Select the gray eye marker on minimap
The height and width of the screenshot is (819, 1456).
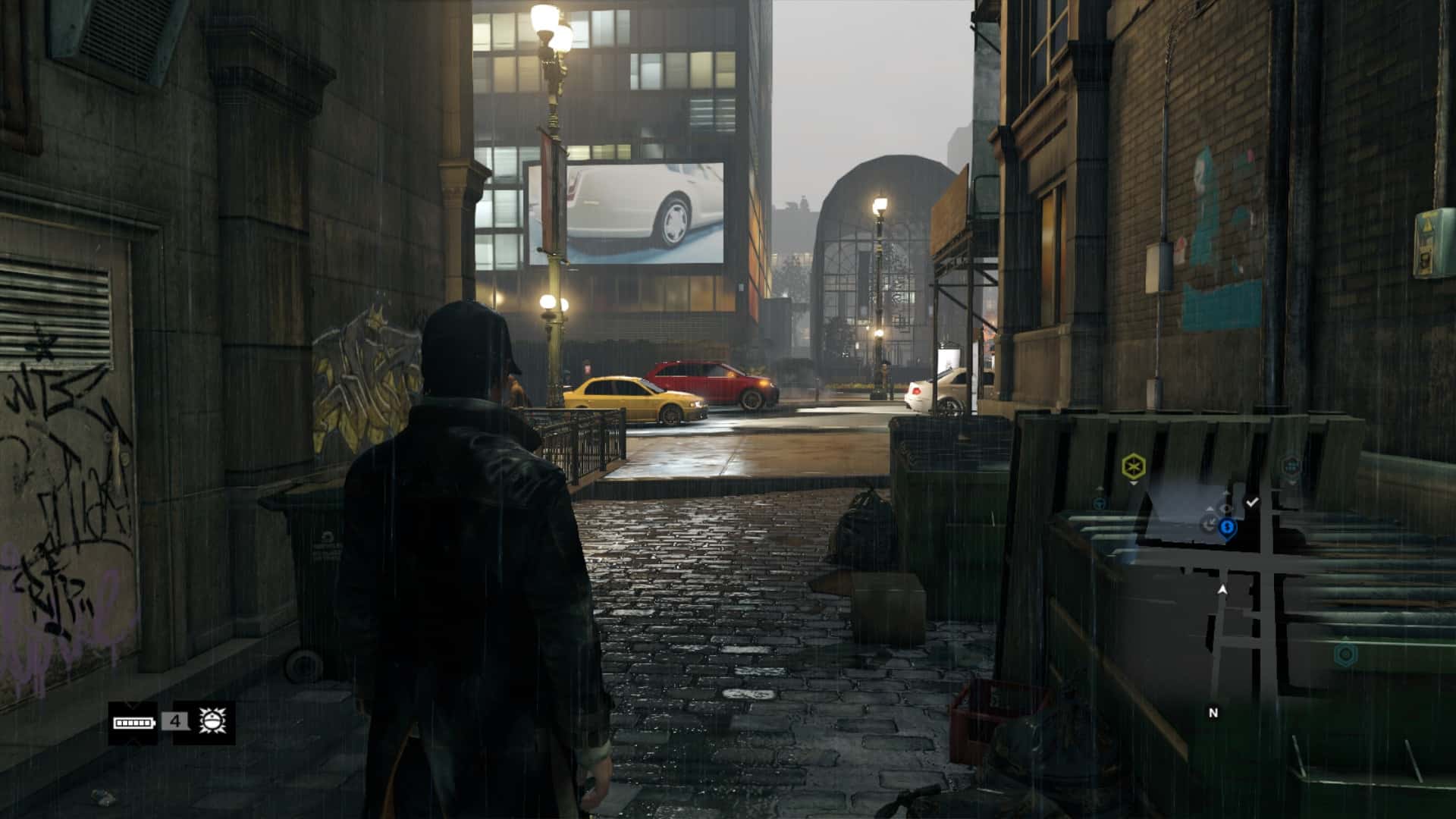tap(1225, 509)
